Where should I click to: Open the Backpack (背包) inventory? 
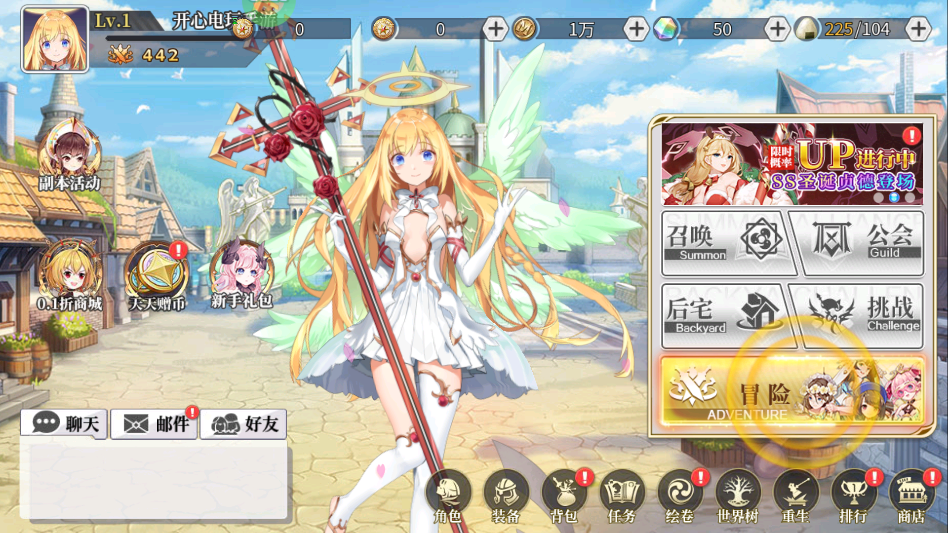click(564, 496)
